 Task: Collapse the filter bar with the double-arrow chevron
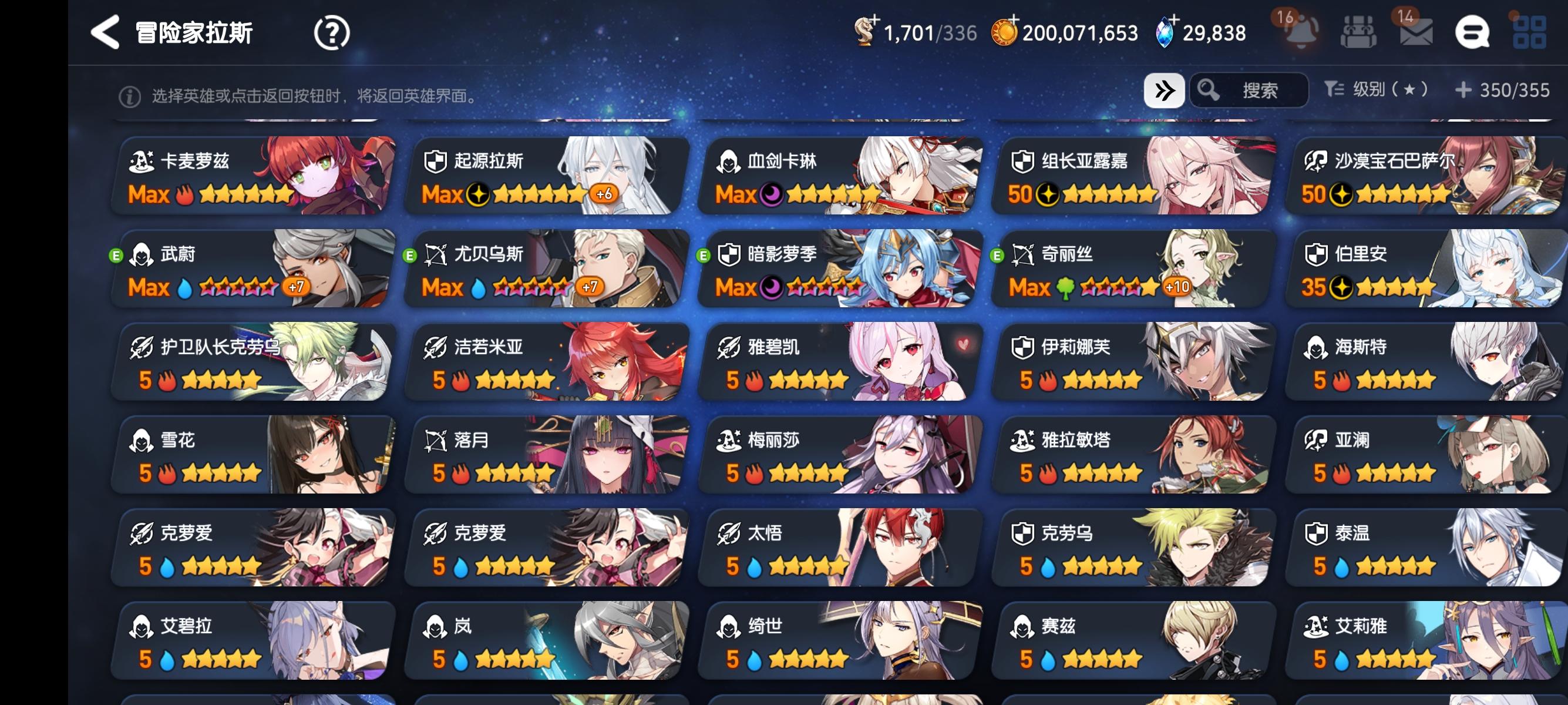[x=1164, y=89]
